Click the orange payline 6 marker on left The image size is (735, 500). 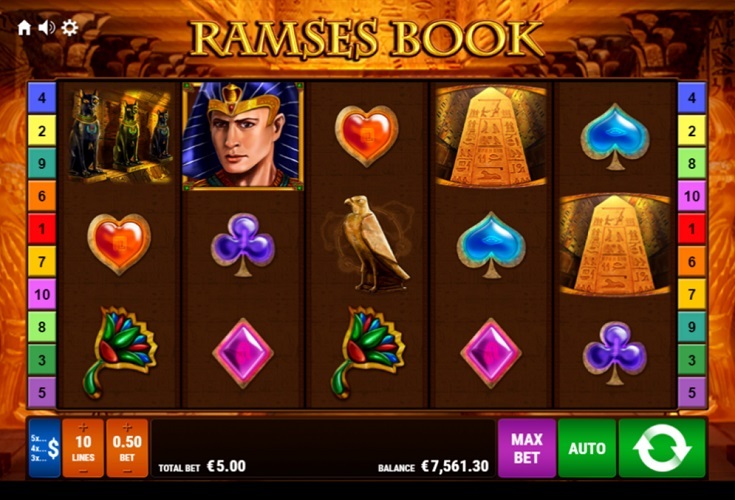(x=41, y=195)
